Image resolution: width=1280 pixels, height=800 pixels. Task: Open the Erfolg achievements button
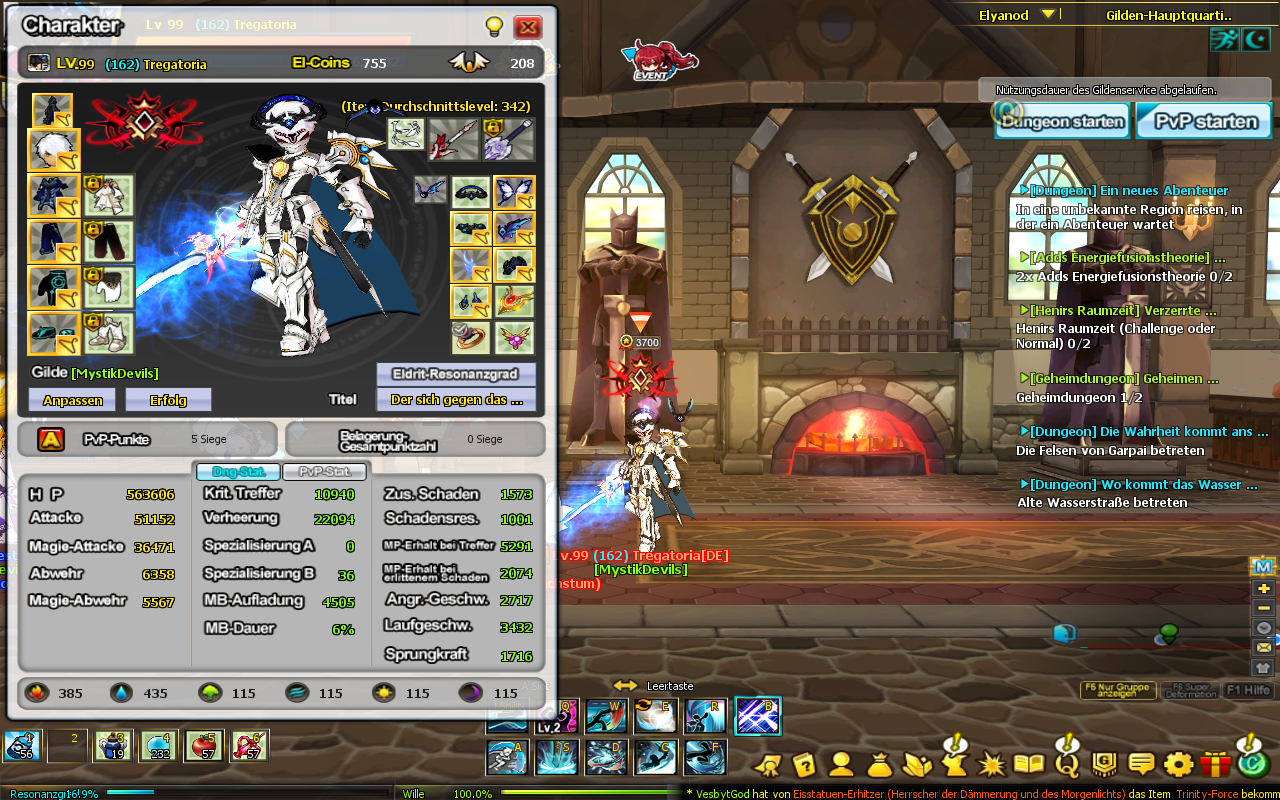tap(168, 400)
